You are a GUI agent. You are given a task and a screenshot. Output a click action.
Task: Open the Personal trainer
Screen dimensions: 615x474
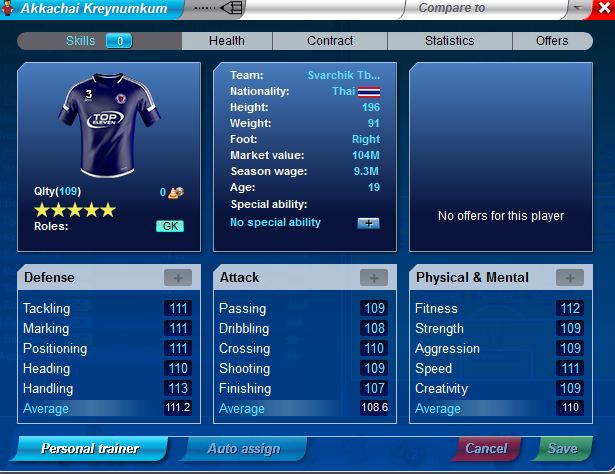click(x=90, y=448)
